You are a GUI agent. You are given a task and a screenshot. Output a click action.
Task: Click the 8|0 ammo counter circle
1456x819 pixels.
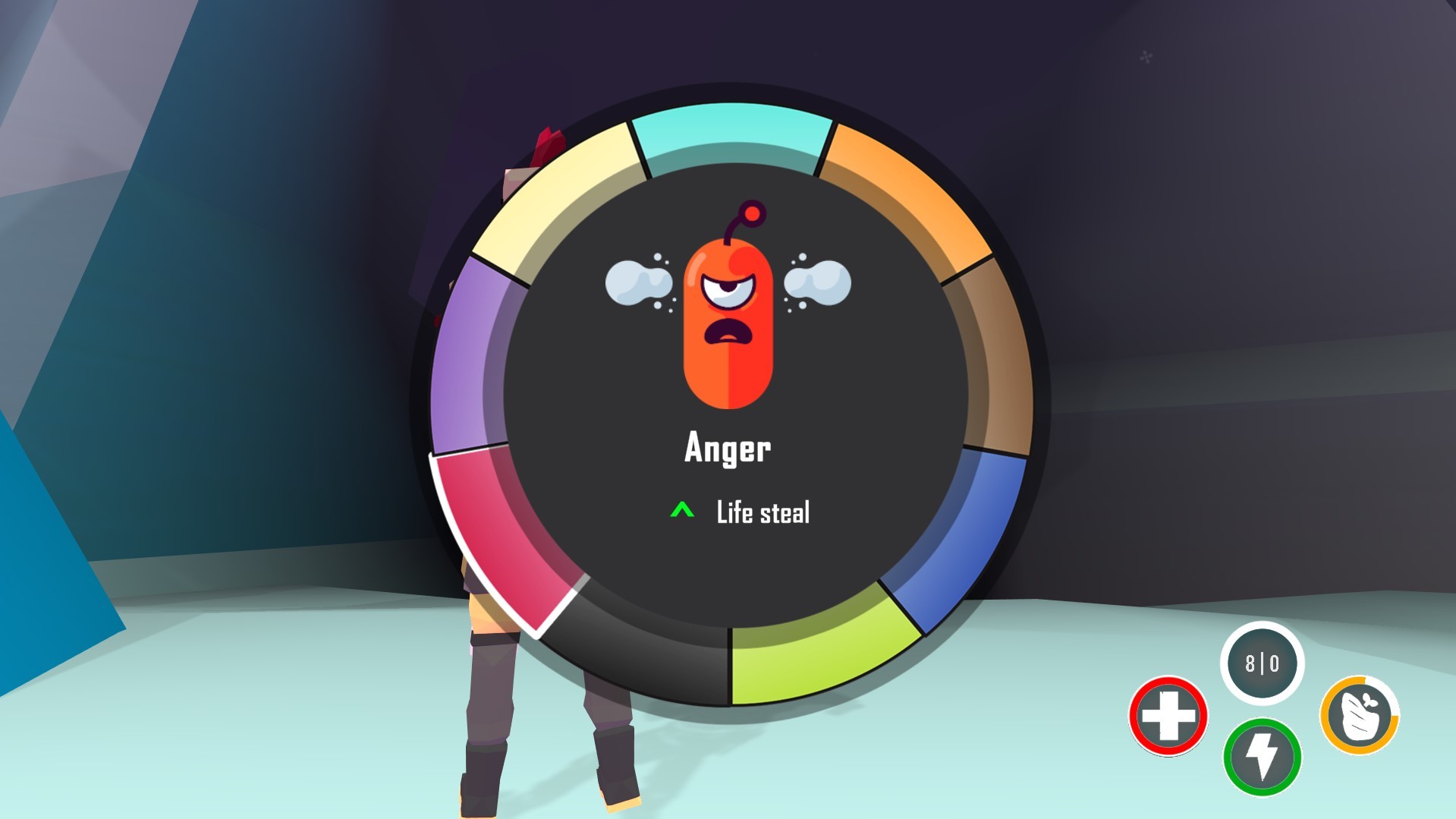[x=1262, y=664]
